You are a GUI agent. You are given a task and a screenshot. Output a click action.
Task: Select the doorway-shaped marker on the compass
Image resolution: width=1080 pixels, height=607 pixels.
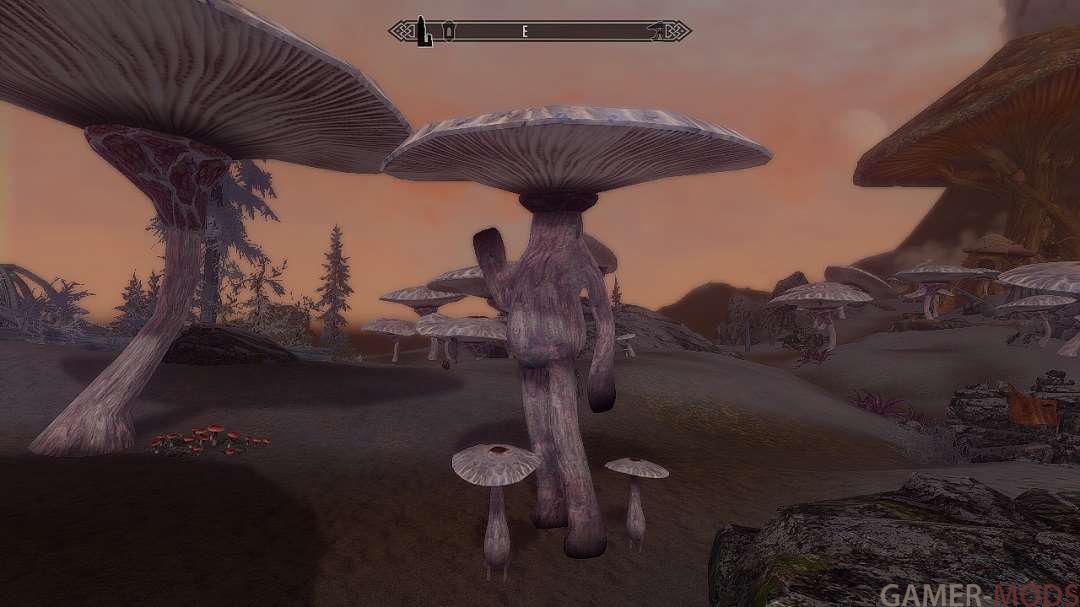(x=449, y=31)
